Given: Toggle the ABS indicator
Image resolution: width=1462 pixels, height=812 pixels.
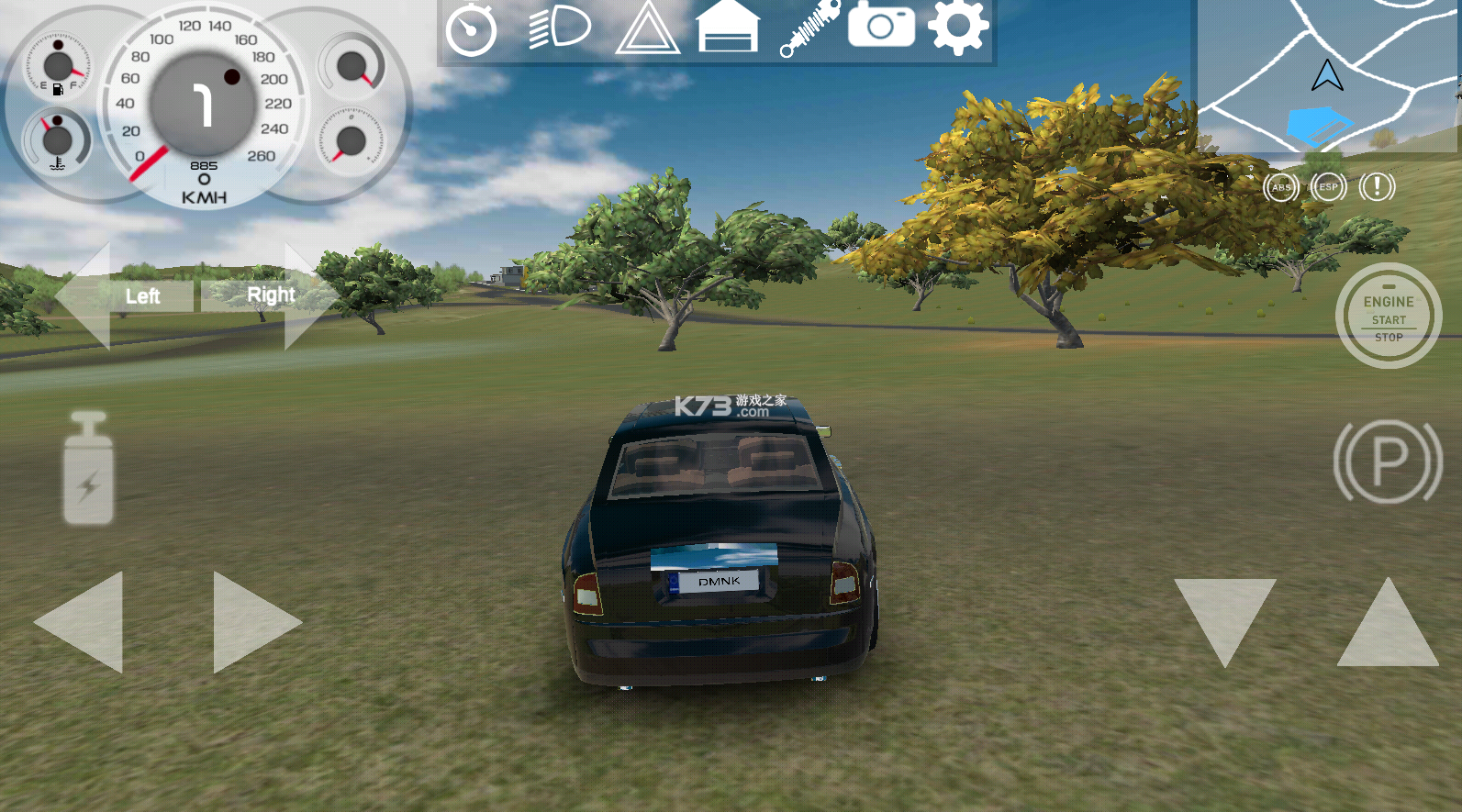Looking at the screenshot, I should pyautogui.click(x=1281, y=187).
